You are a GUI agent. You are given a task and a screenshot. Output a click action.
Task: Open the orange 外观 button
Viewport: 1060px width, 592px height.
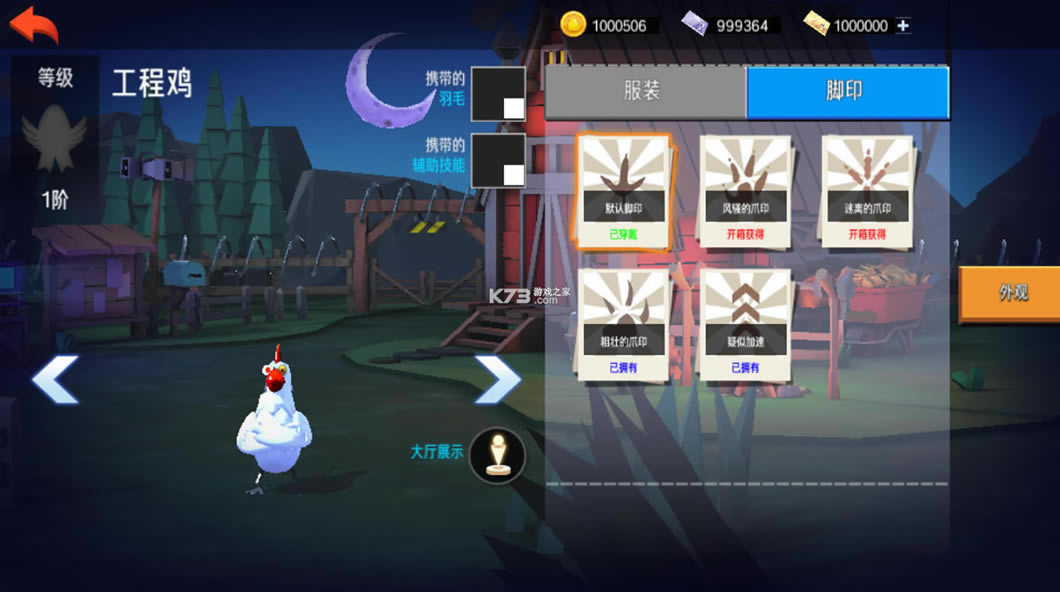(1011, 293)
